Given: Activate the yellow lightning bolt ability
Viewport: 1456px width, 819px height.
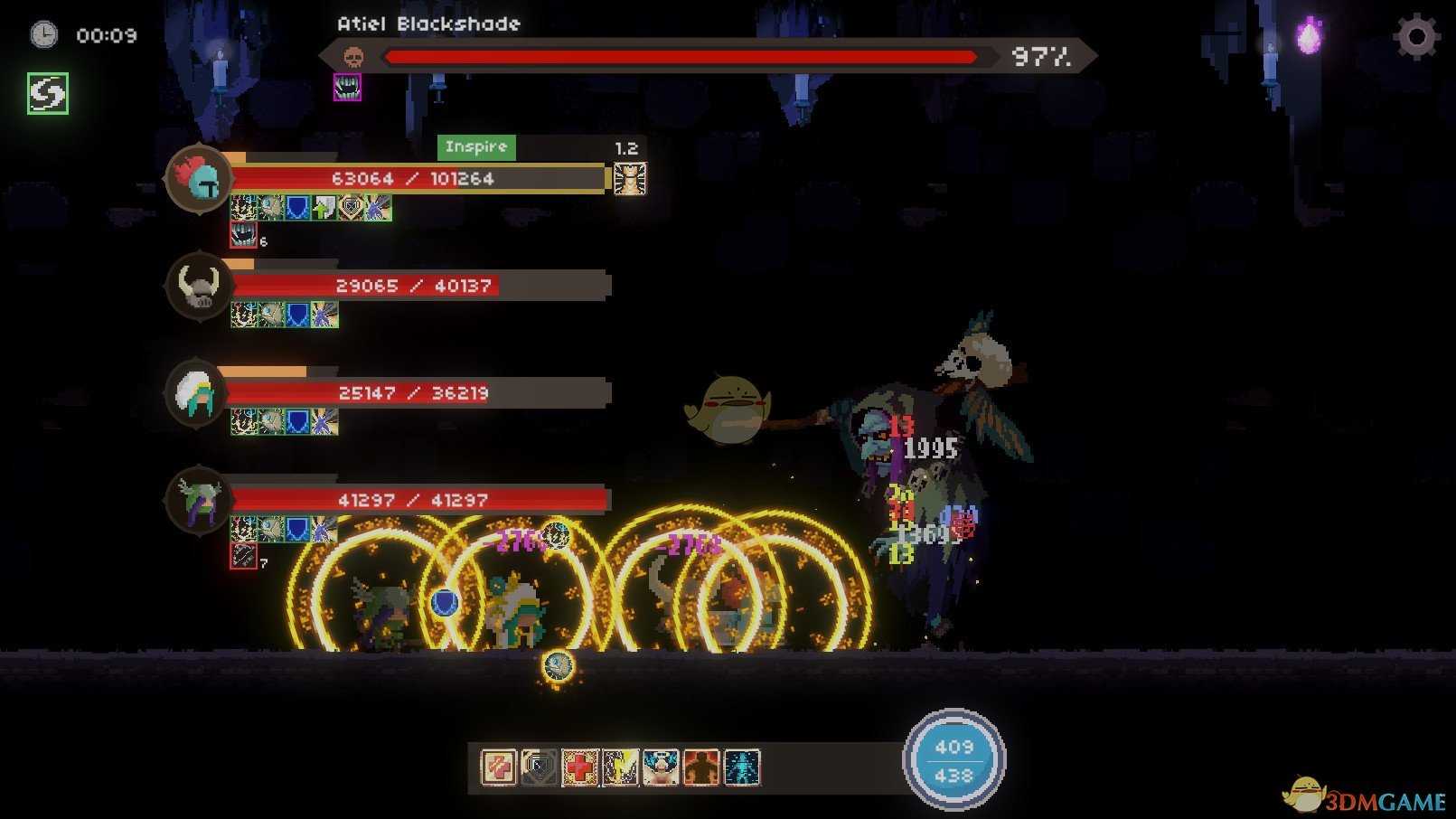Looking at the screenshot, I should coord(620,767).
